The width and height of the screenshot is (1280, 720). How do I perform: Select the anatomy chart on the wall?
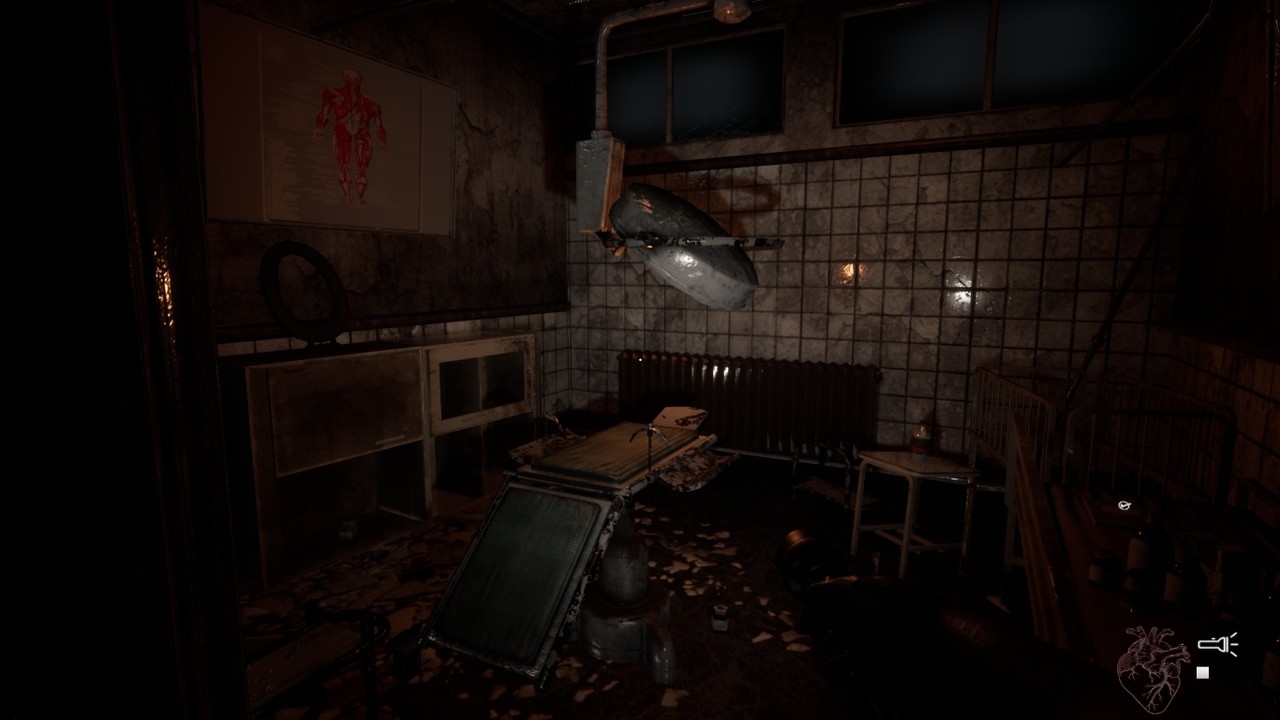(330, 130)
